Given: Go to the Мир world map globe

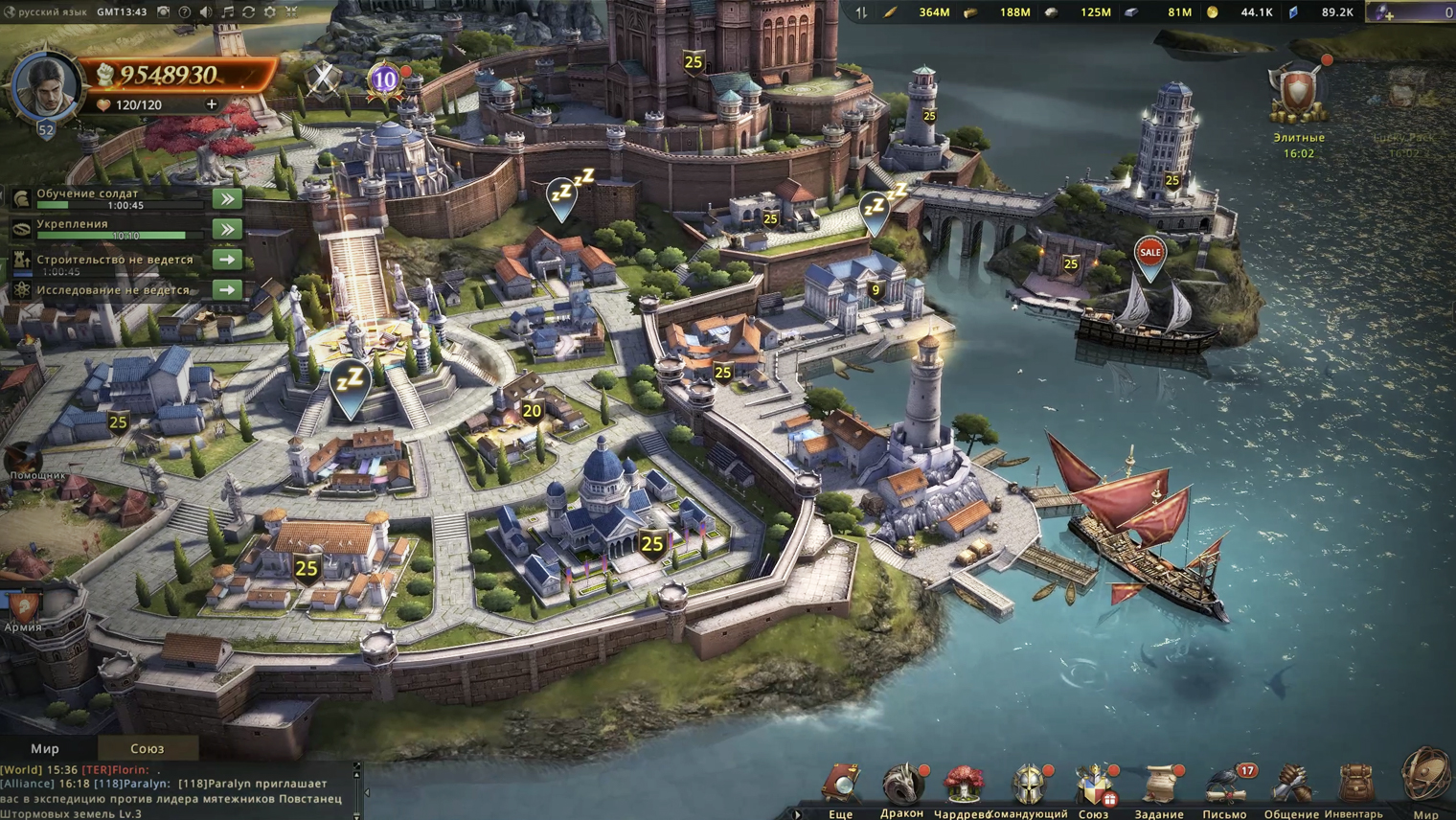Looking at the screenshot, I should [x=1425, y=778].
